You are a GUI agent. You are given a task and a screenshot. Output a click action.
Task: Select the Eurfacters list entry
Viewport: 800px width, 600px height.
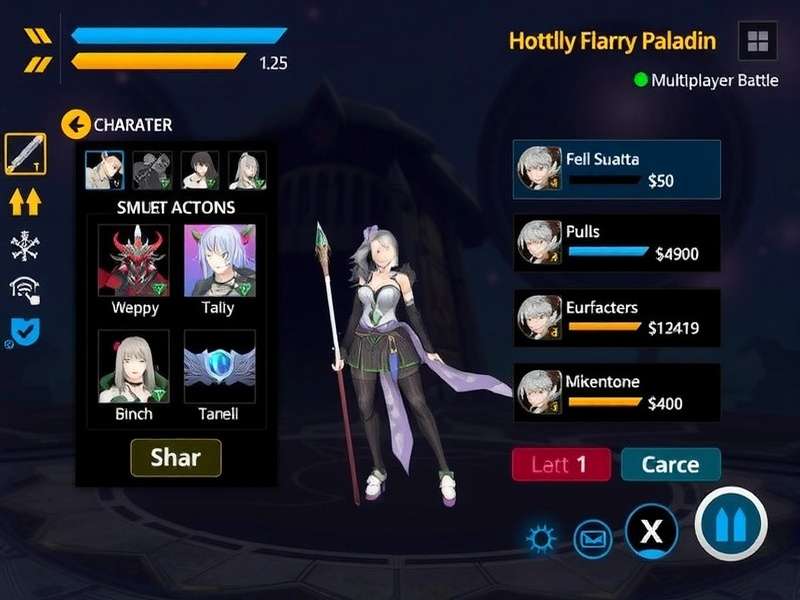tap(616, 317)
